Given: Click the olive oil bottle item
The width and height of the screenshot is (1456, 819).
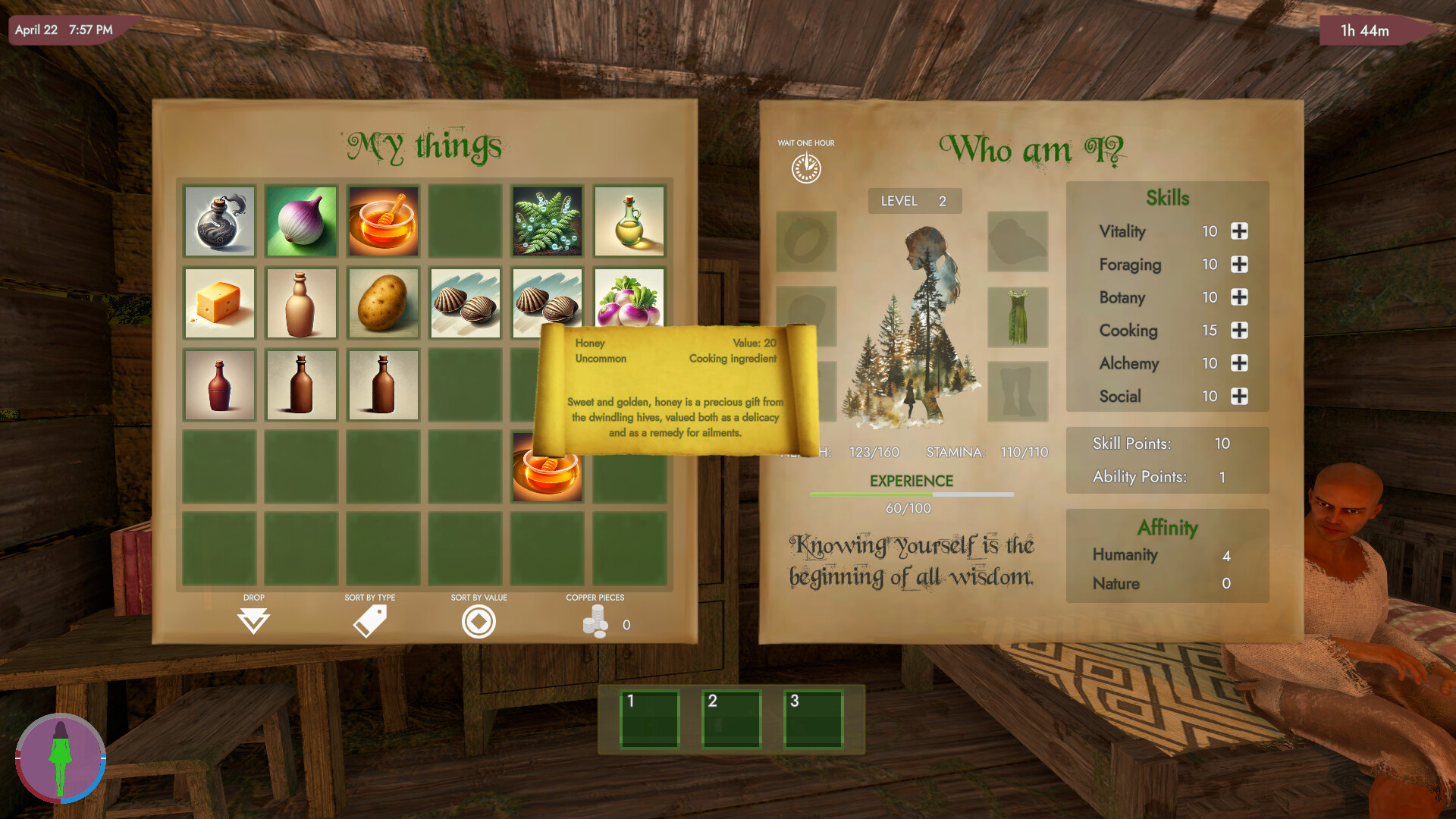Looking at the screenshot, I should click(x=629, y=221).
